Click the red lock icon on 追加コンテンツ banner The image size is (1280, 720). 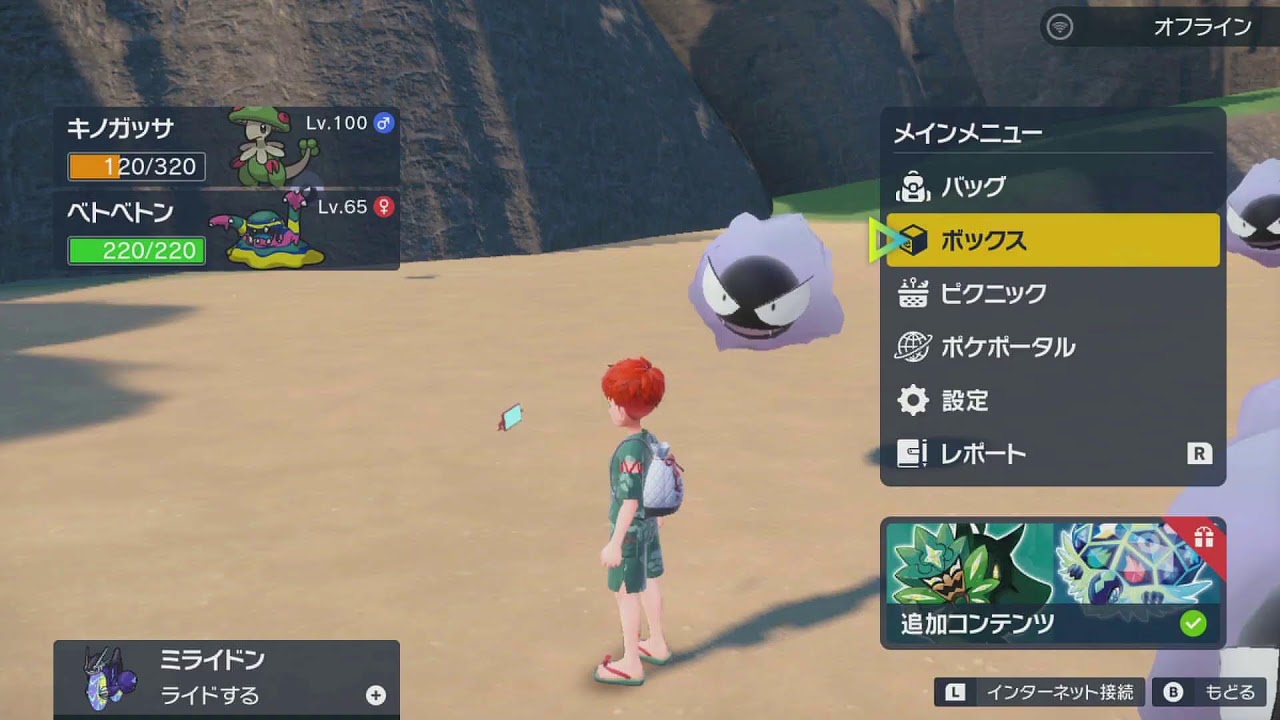(1205, 535)
